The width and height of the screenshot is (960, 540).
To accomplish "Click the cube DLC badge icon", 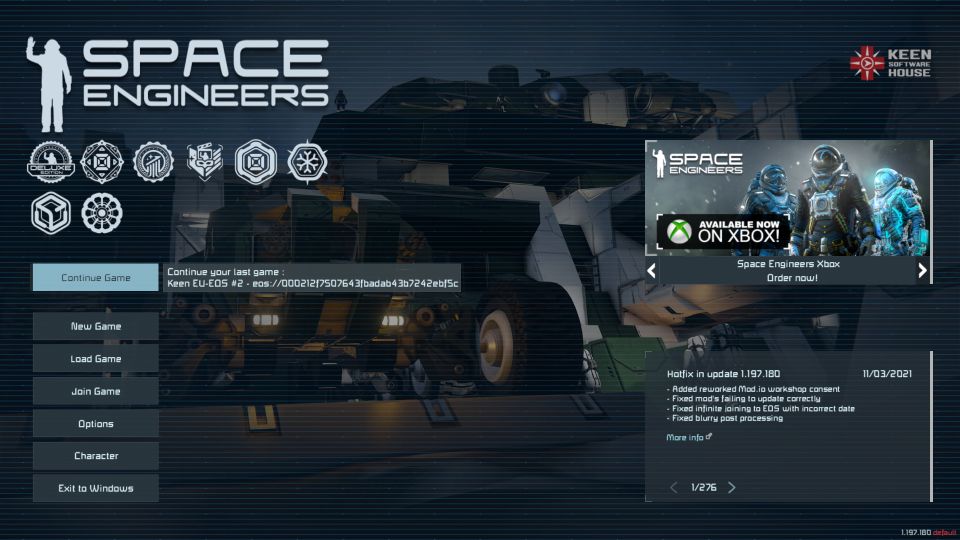I will (51, 212).
